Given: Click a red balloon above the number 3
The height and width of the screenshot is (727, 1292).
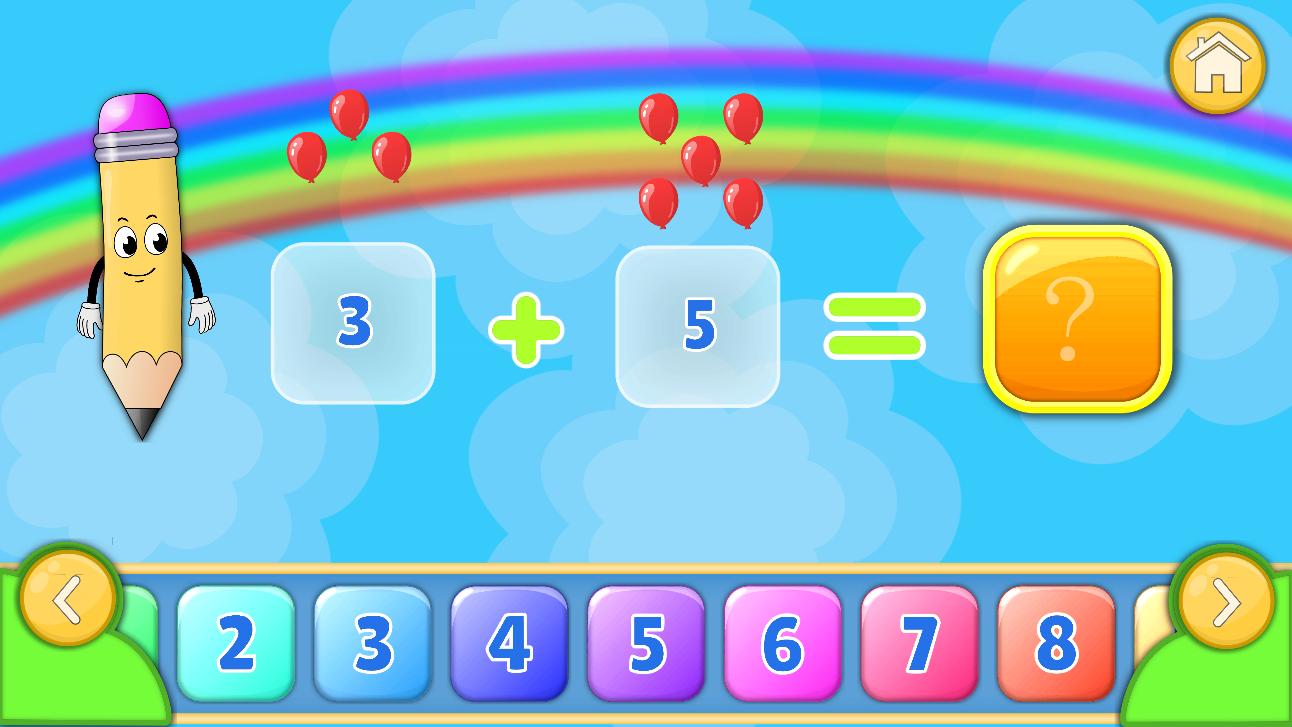Looking at the screenshot, I should point(348,113).
